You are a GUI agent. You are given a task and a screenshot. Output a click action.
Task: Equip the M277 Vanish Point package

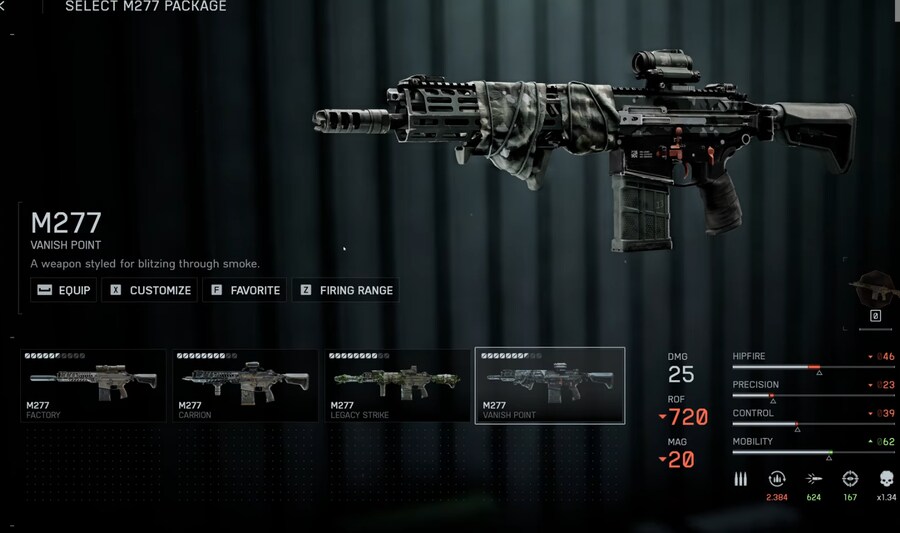click(x=63, y=290)
